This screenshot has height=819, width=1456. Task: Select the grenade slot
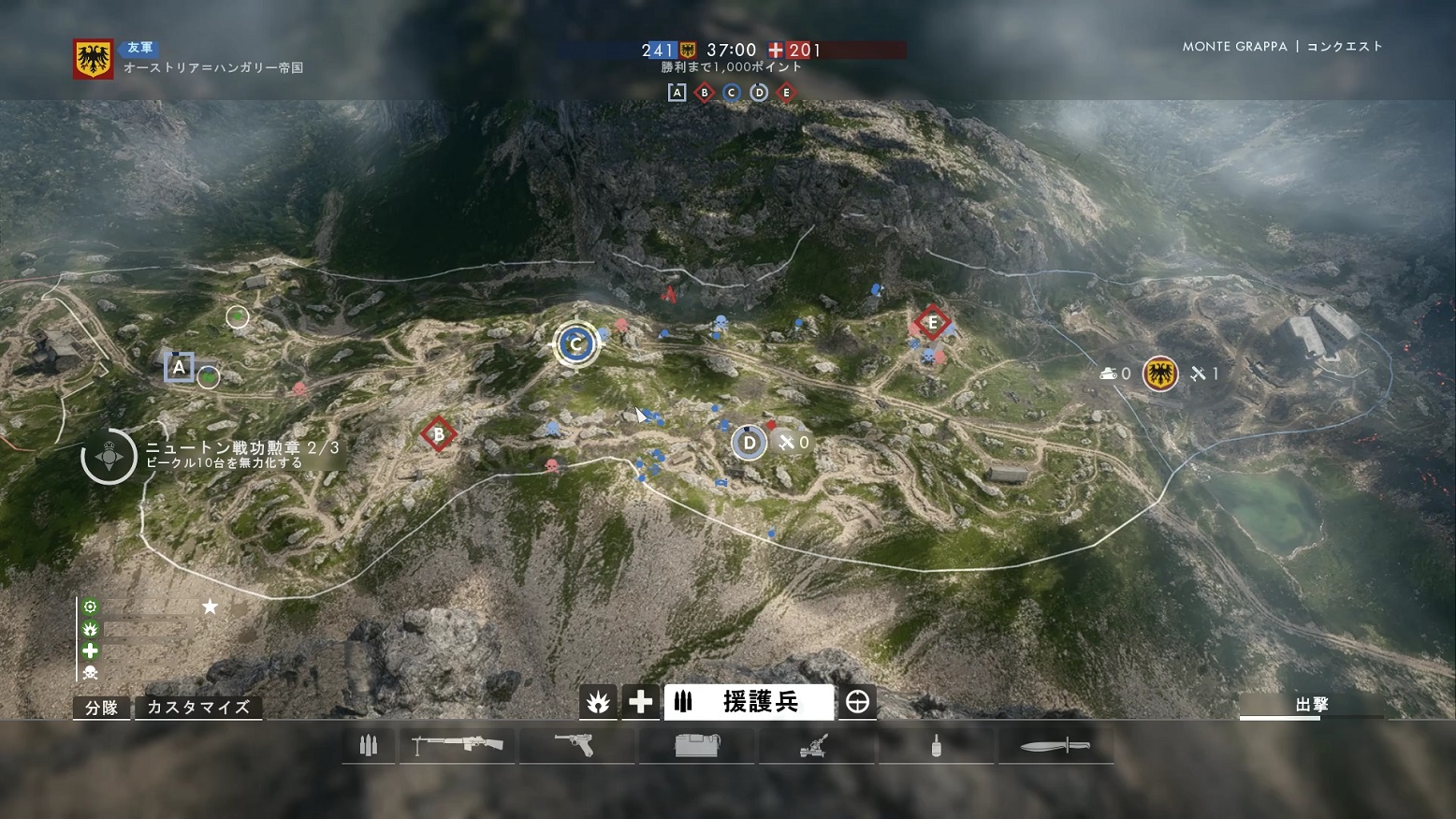936,747
